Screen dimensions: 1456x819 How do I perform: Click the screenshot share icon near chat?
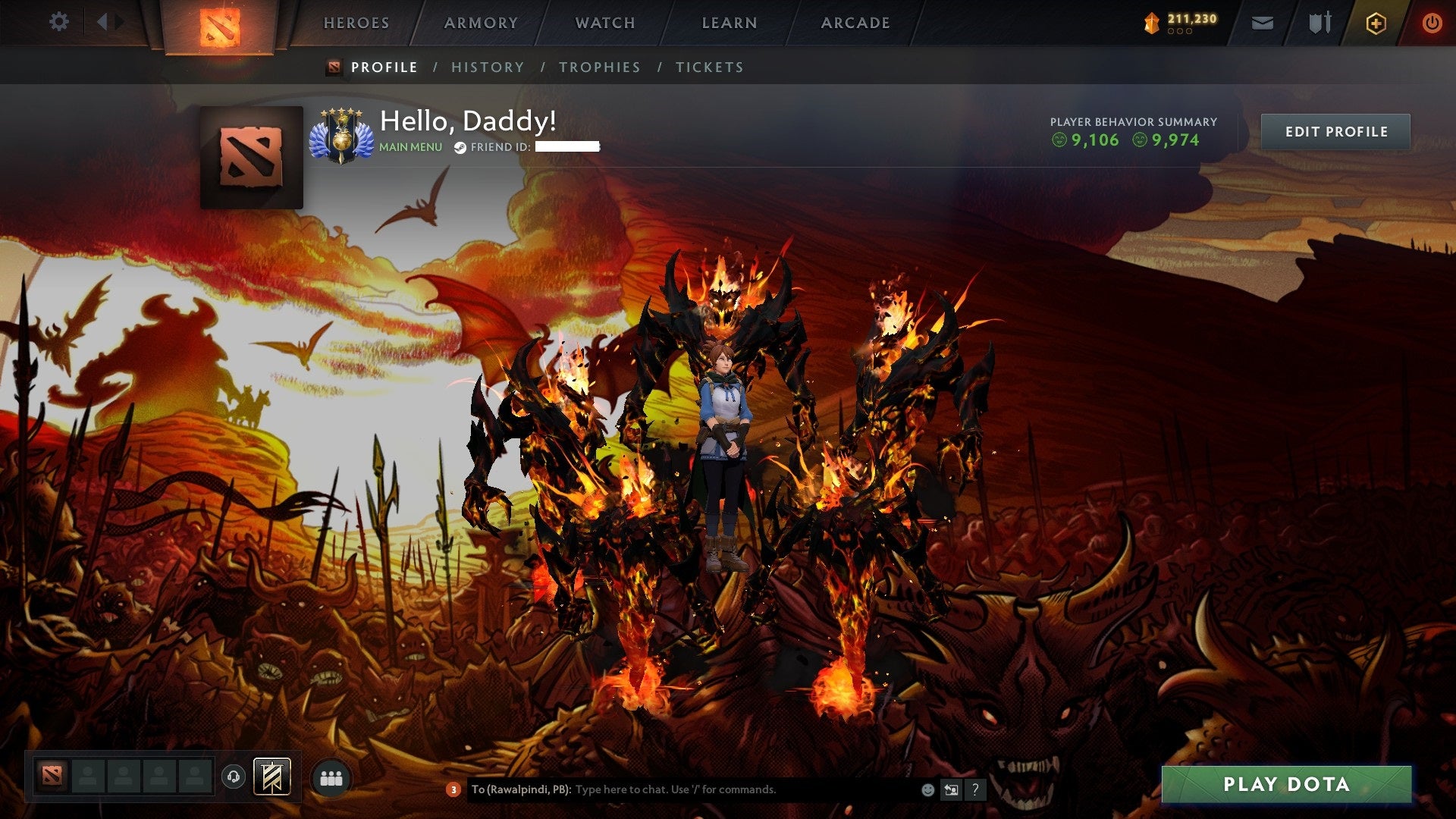(952, 789)
